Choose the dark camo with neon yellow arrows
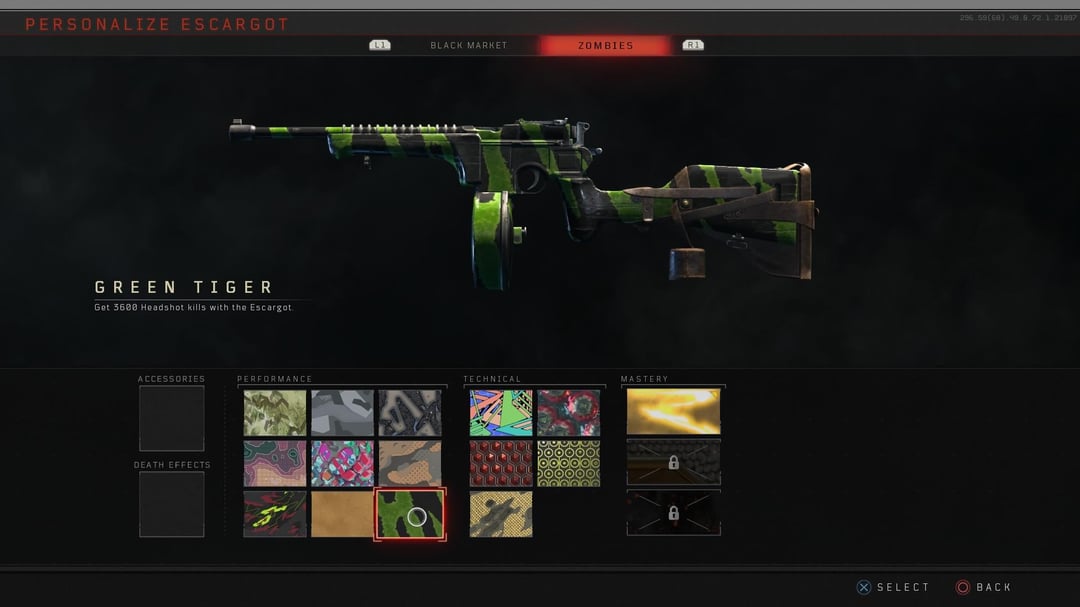This screenshot has width=1080, height=607. click(x=275, y=514)
